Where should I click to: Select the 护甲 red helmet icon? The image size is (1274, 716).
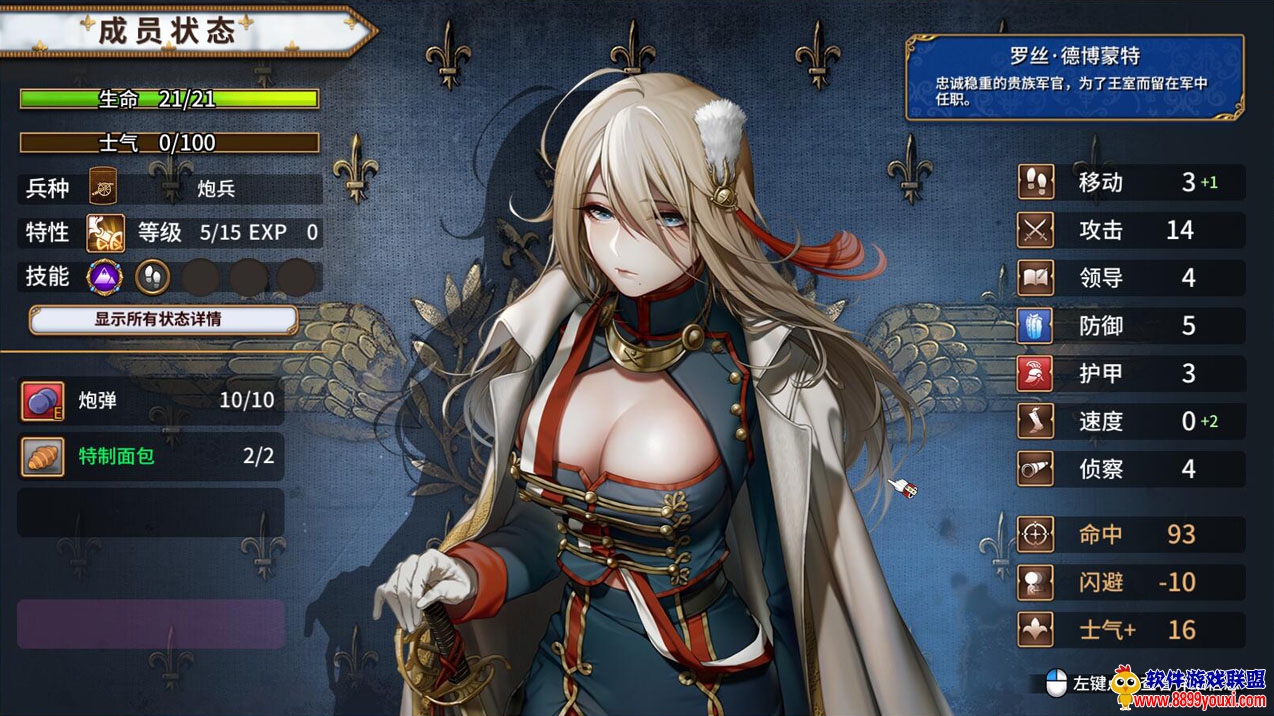pos(1036,374)
